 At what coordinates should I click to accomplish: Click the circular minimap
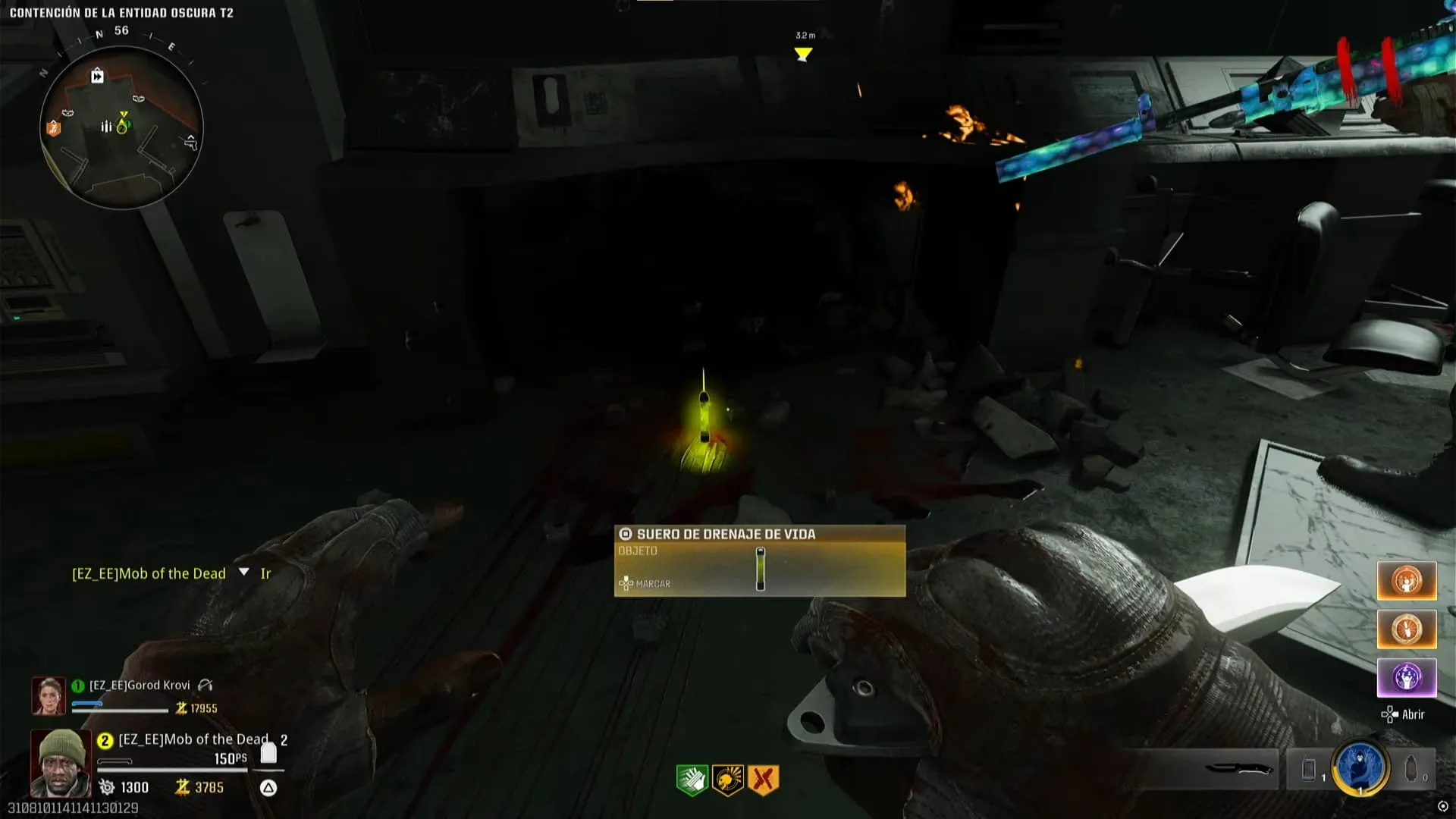click(121, 127)
